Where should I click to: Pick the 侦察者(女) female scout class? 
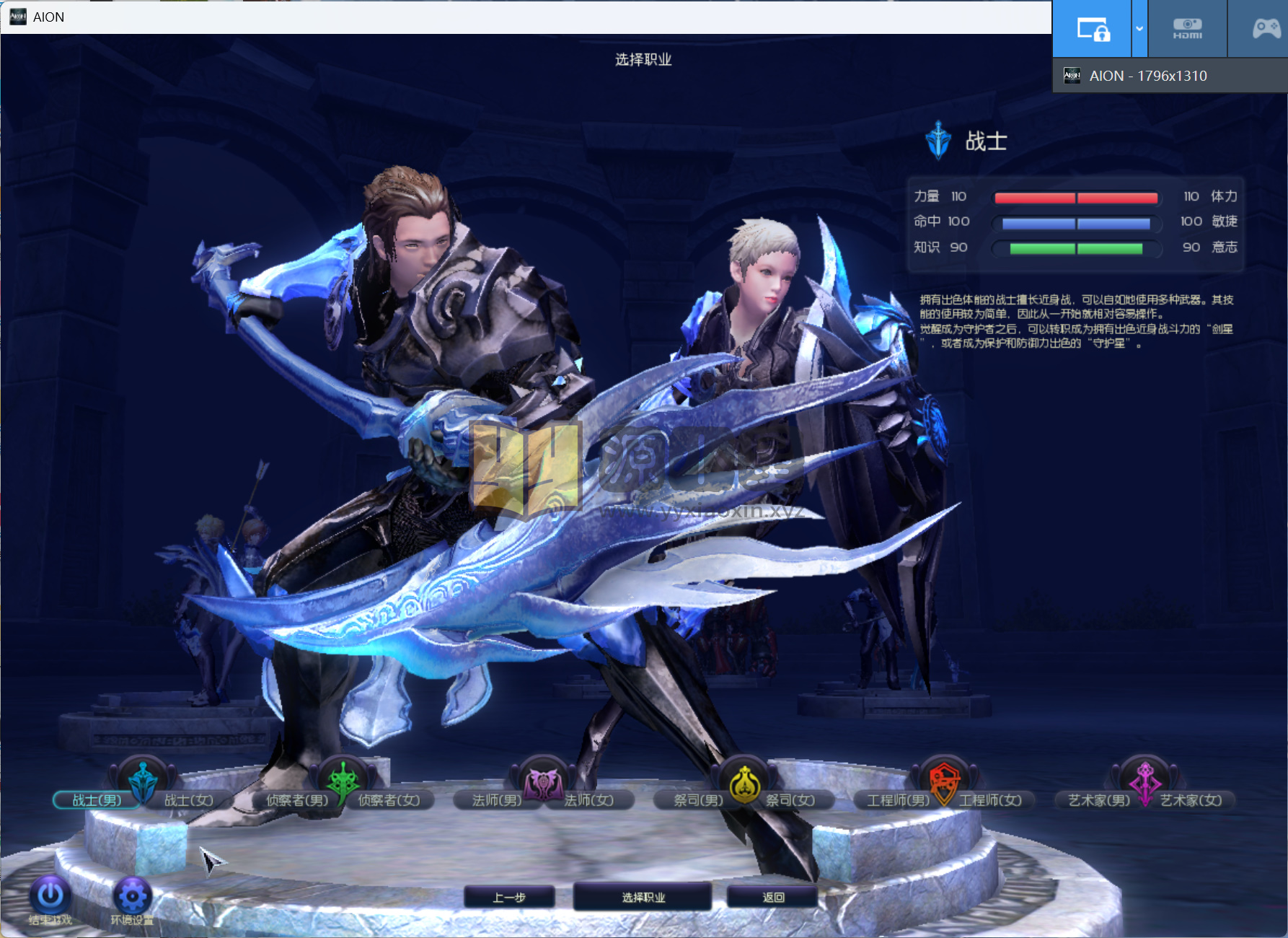[x=389, y=800]
